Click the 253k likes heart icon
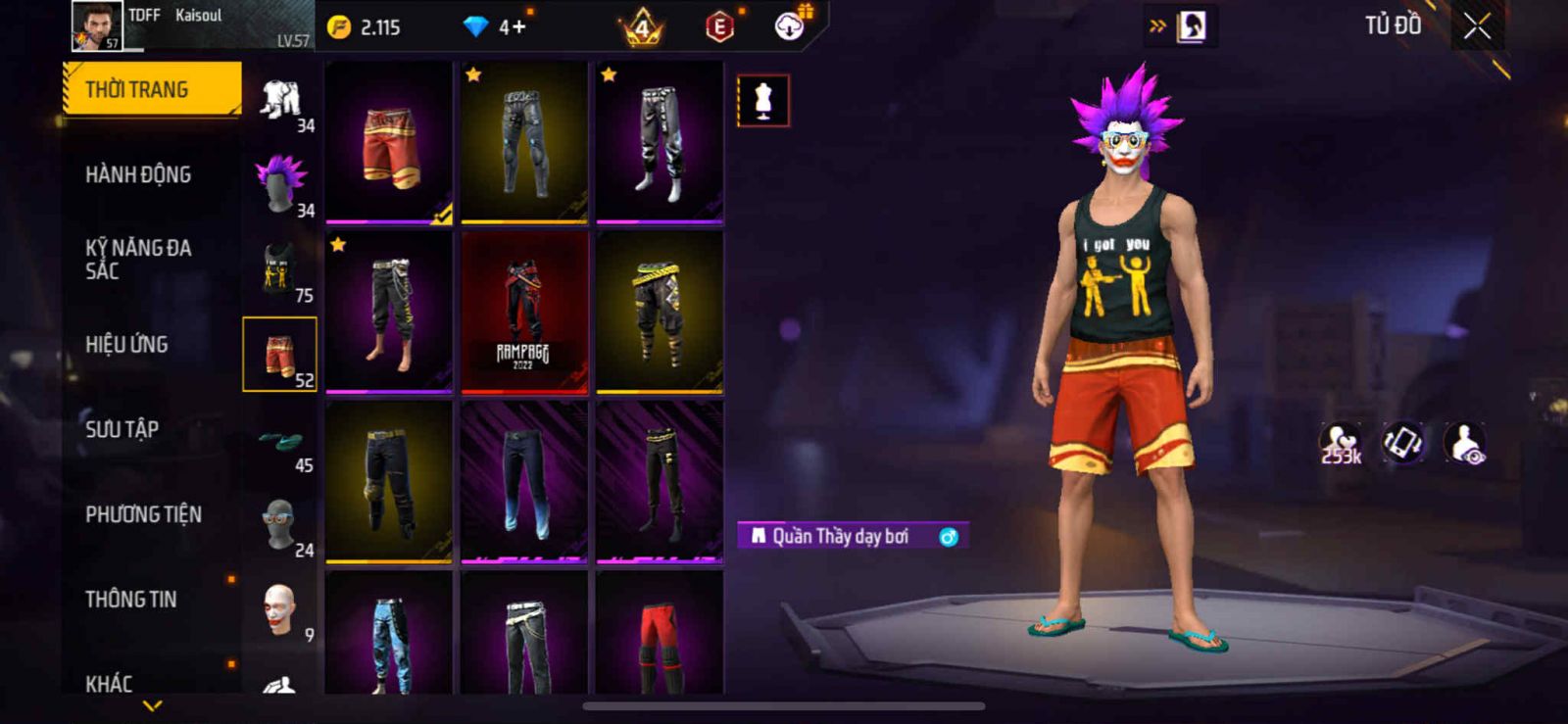Viewport: 1568px width, 724px height. (1340, 443)
